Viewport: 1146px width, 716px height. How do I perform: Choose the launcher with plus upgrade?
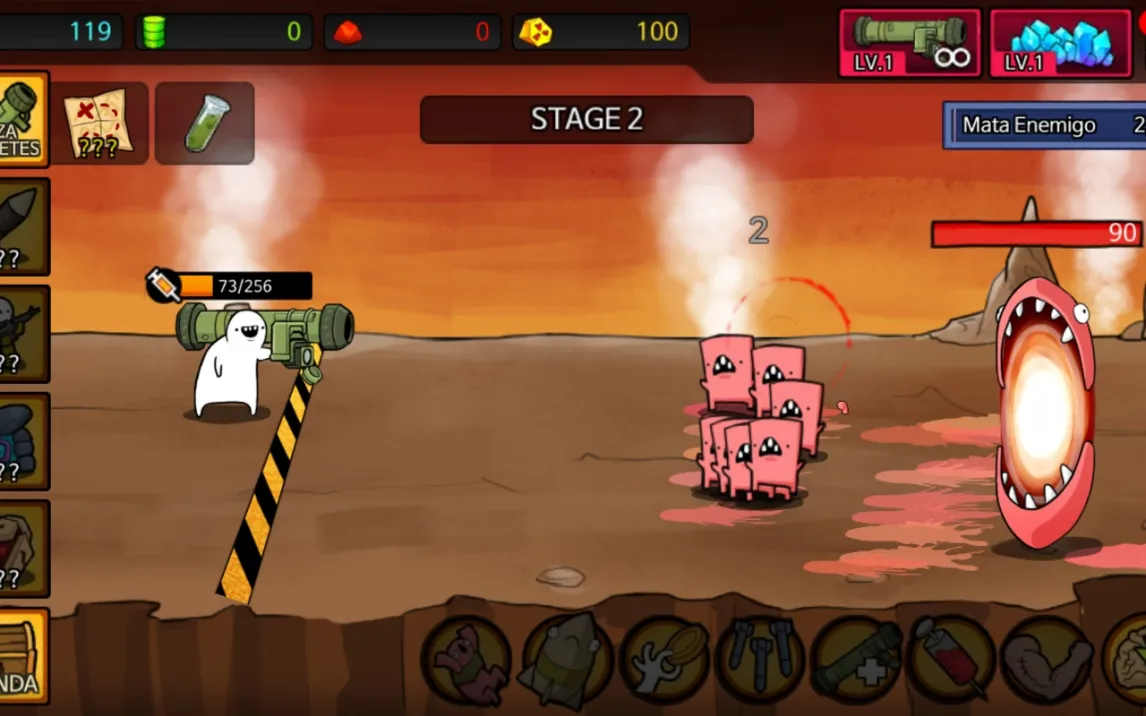coord(857,660)
